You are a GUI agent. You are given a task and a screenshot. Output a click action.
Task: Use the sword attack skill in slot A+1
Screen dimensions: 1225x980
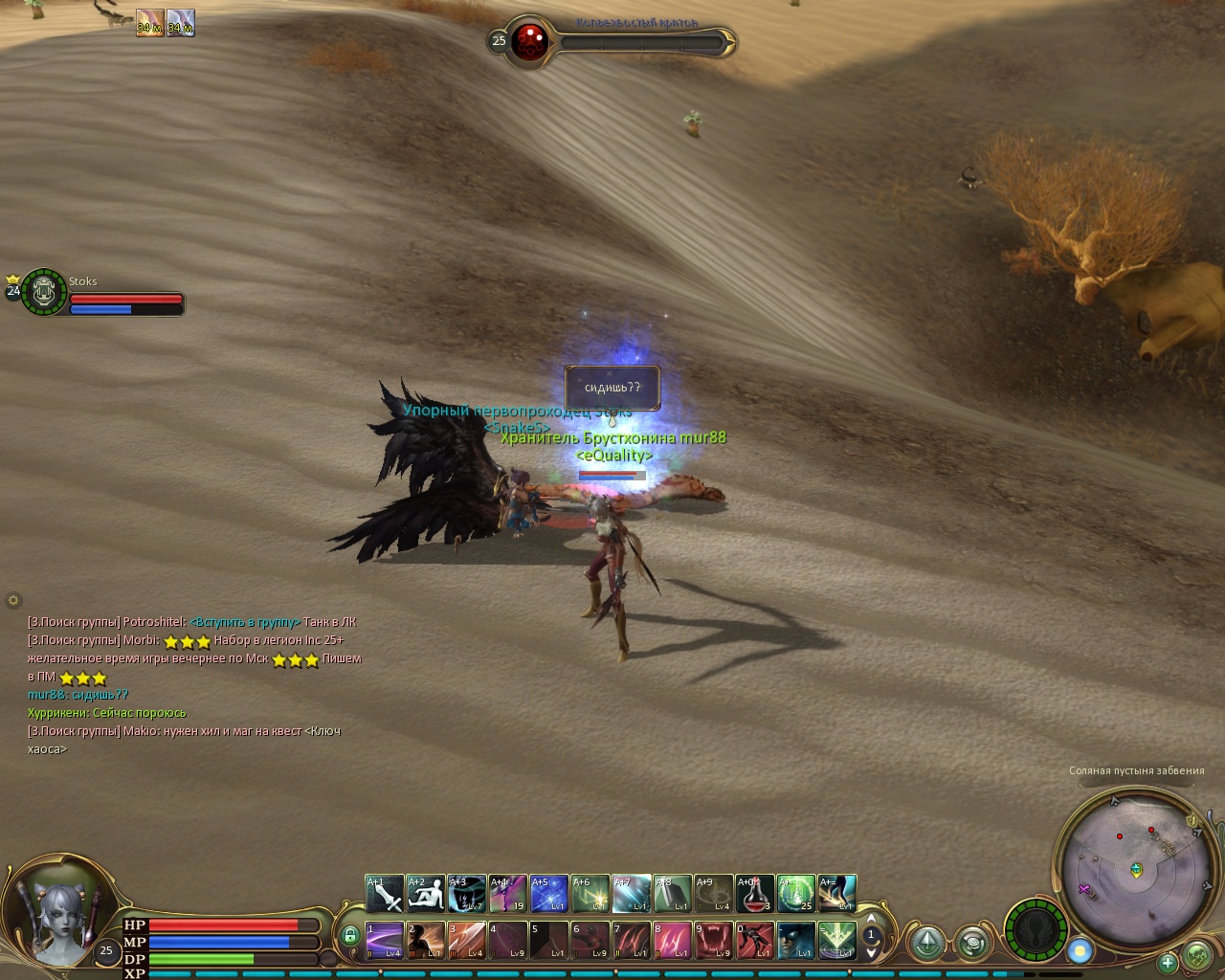coord(385,894)
